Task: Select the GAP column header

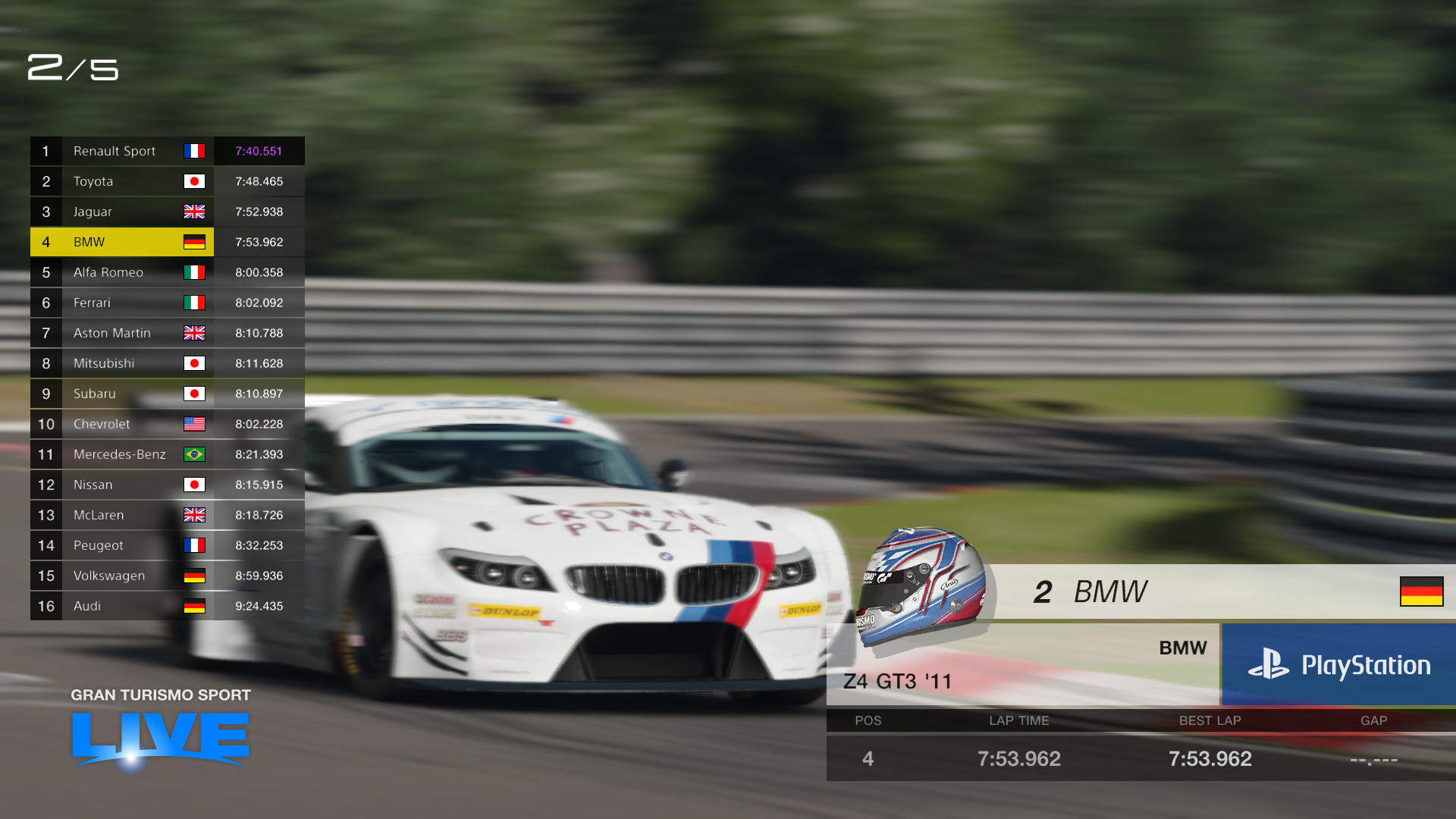Action: [x=1374, y=721]
